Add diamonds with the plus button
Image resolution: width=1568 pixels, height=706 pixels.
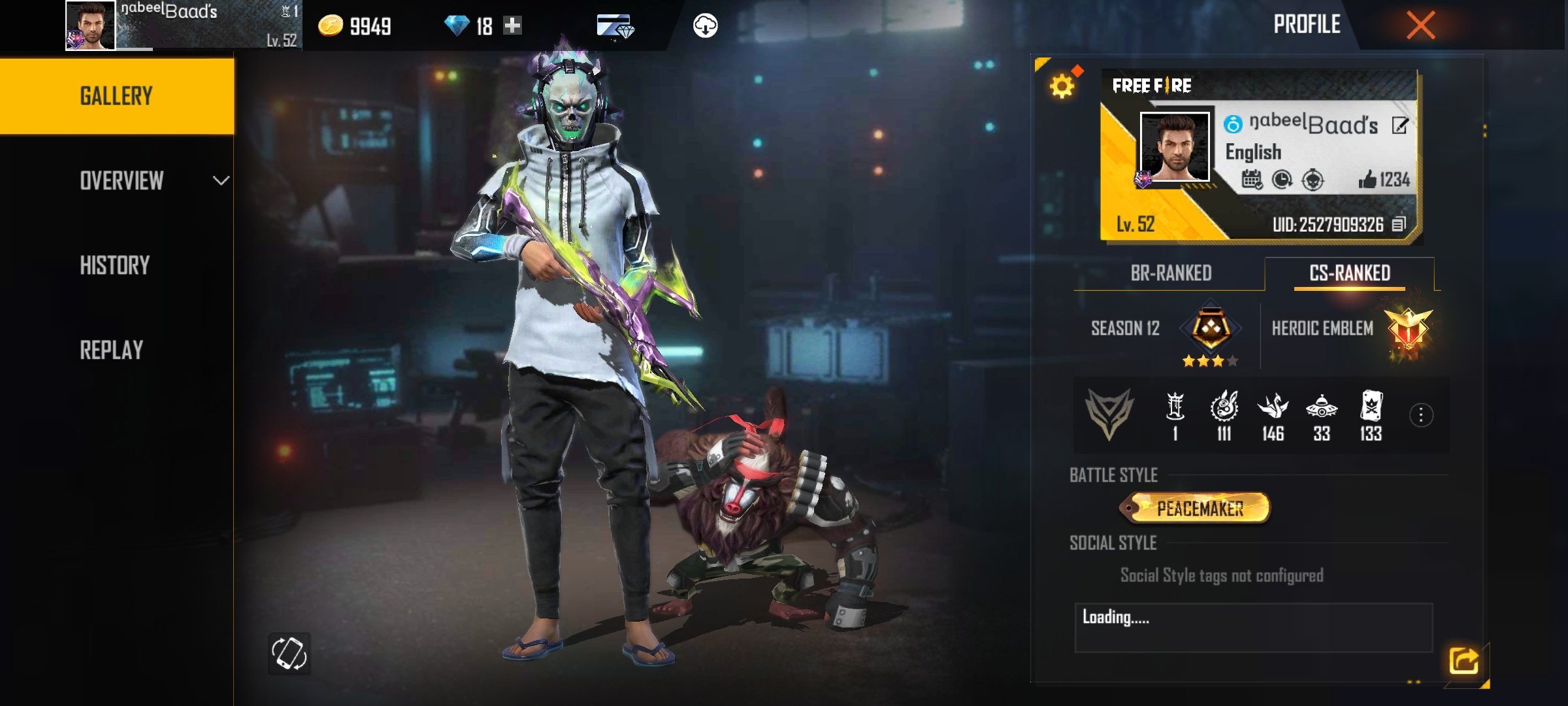pyautogui.click(x=513, y=25)
